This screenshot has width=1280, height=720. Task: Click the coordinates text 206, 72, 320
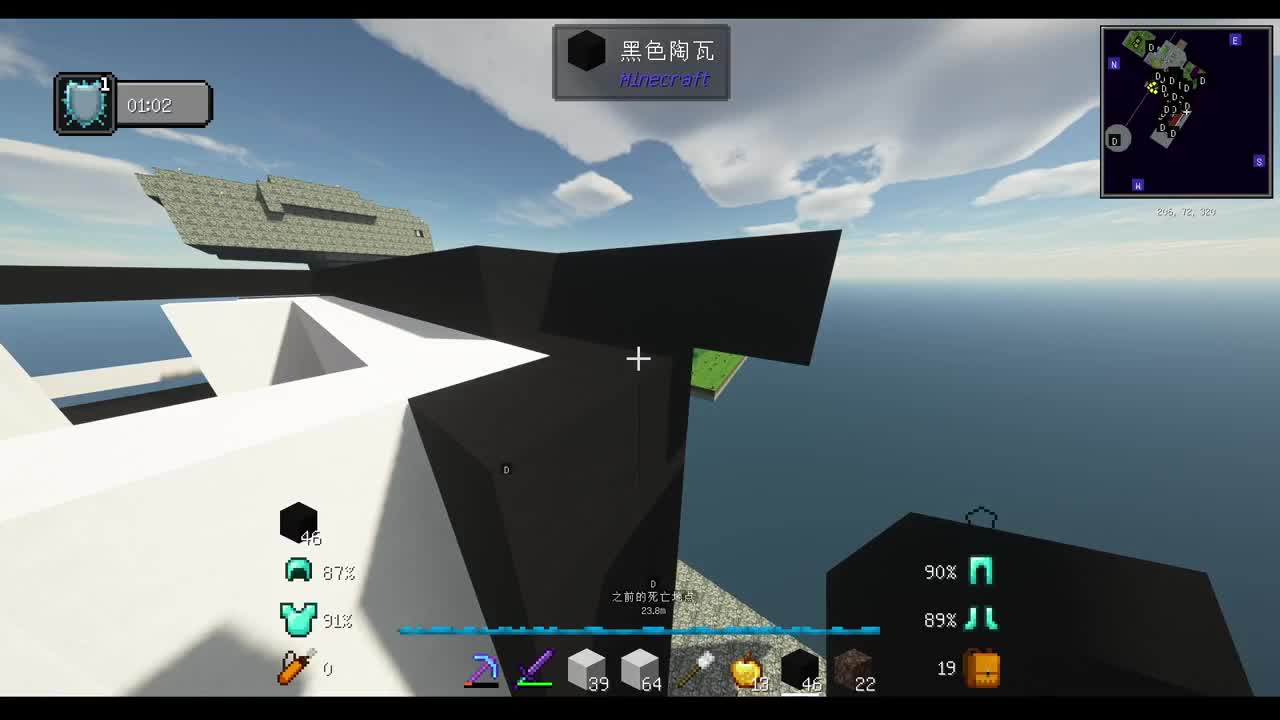[x=1183, y=211]
